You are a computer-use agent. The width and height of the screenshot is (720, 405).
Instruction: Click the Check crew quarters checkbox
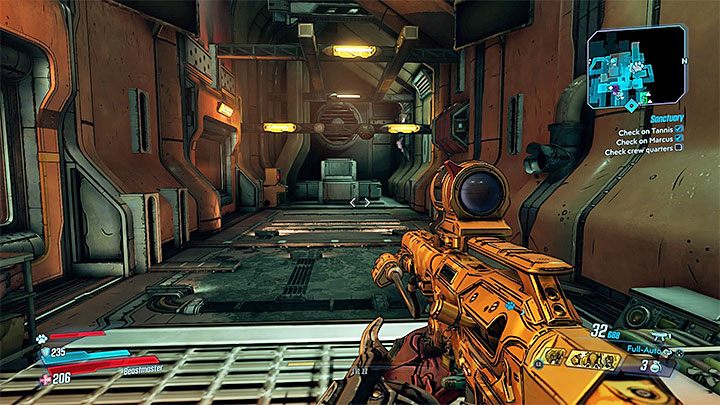point(679,148)
